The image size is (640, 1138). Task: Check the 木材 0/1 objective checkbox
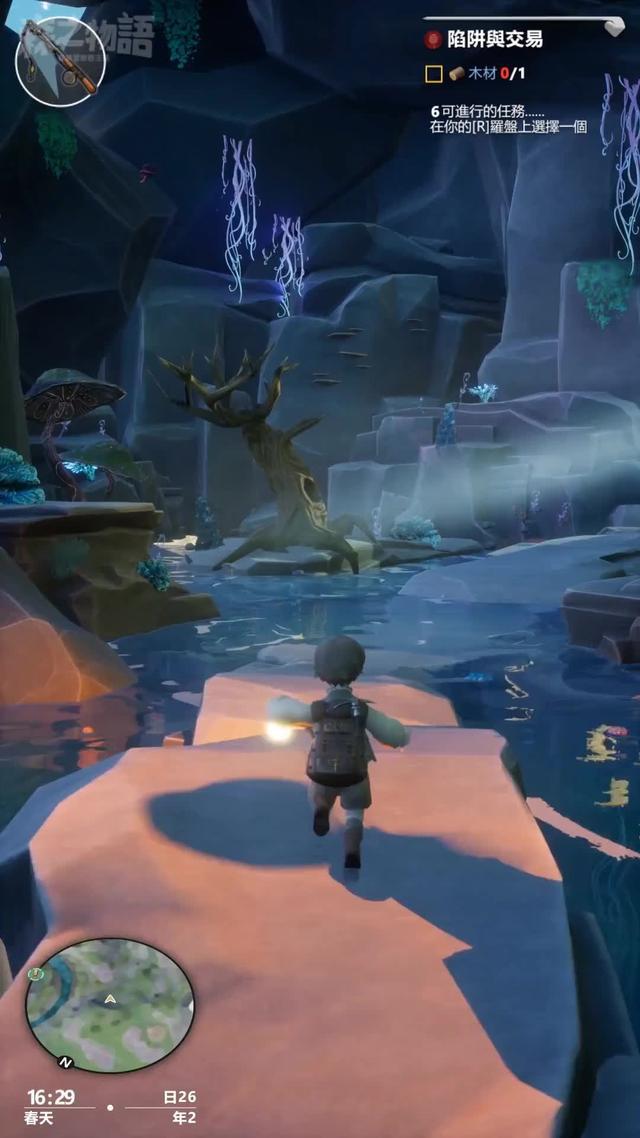[433, 73]
